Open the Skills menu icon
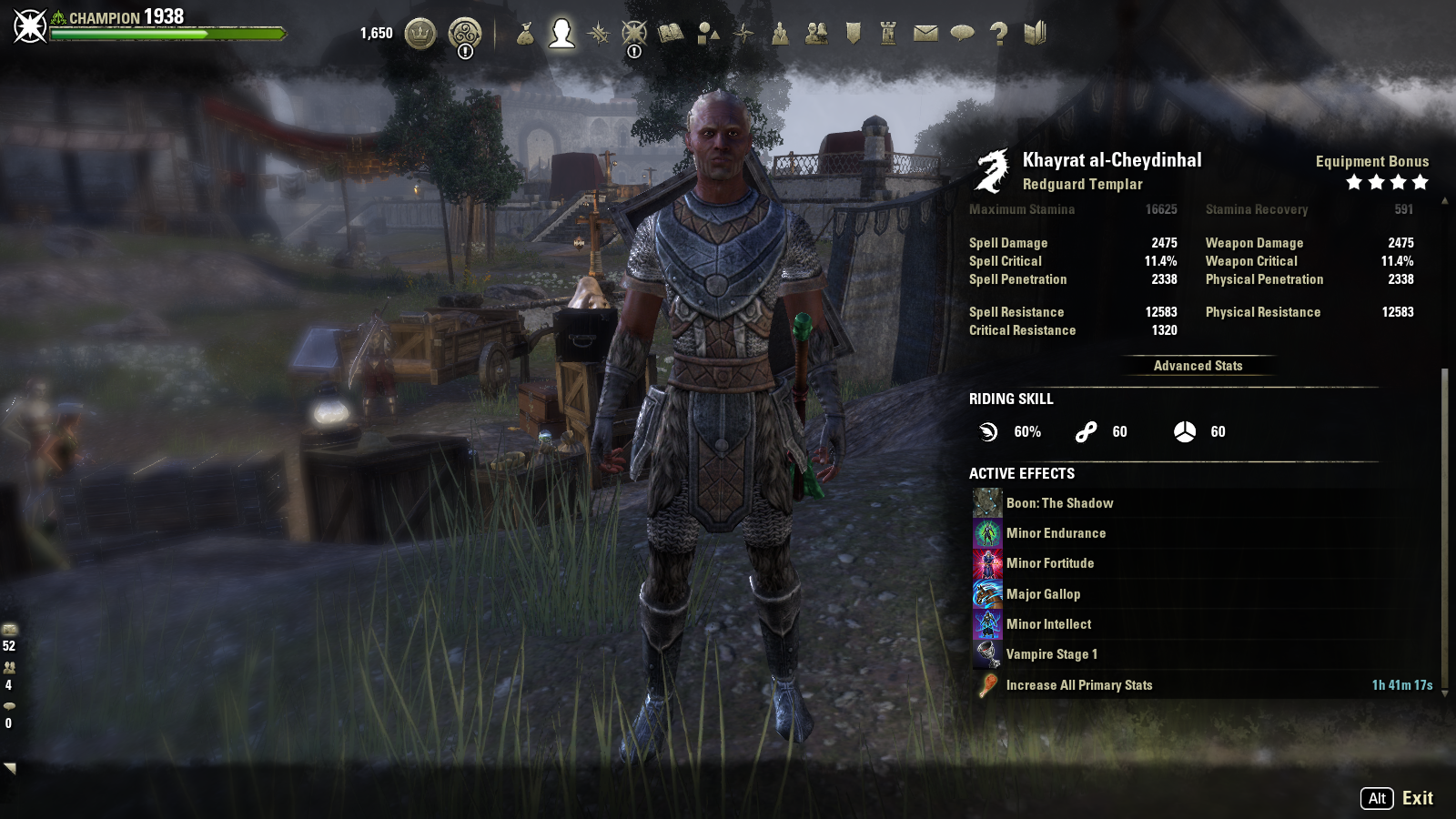1456x819 pixels. 598,34
